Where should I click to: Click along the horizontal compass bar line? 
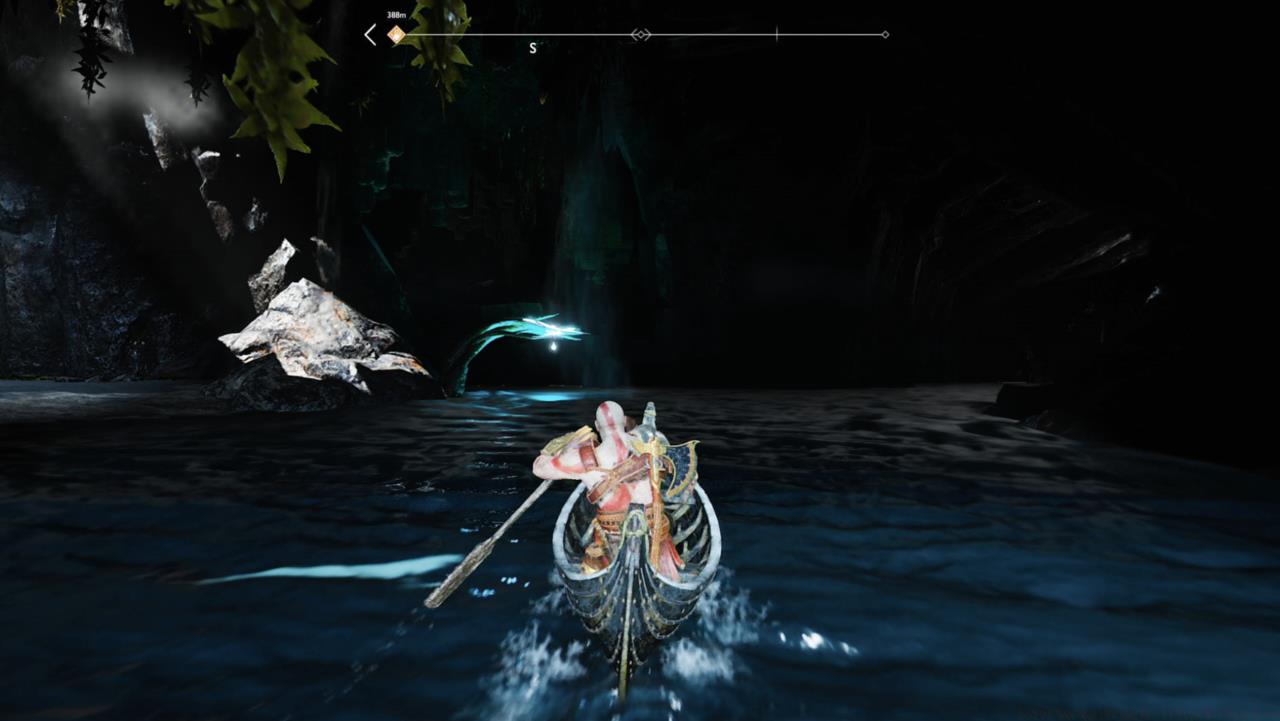point(720,33)
